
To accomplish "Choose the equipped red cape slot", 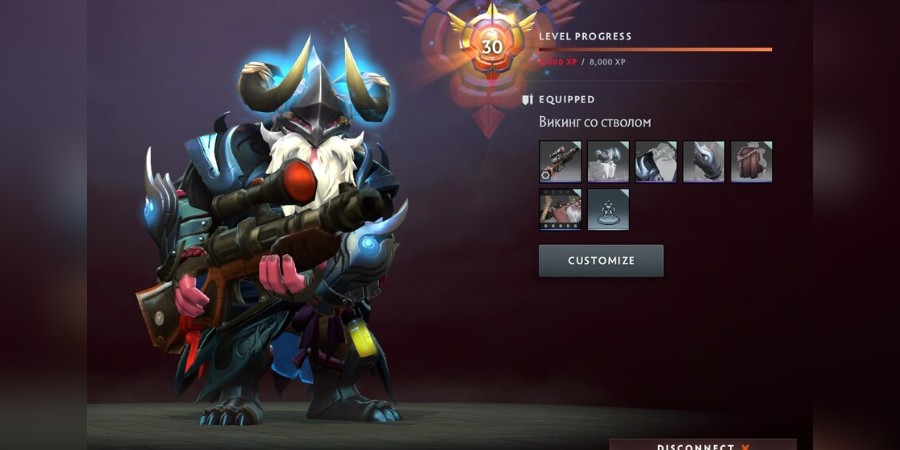I will pos(751,161).
